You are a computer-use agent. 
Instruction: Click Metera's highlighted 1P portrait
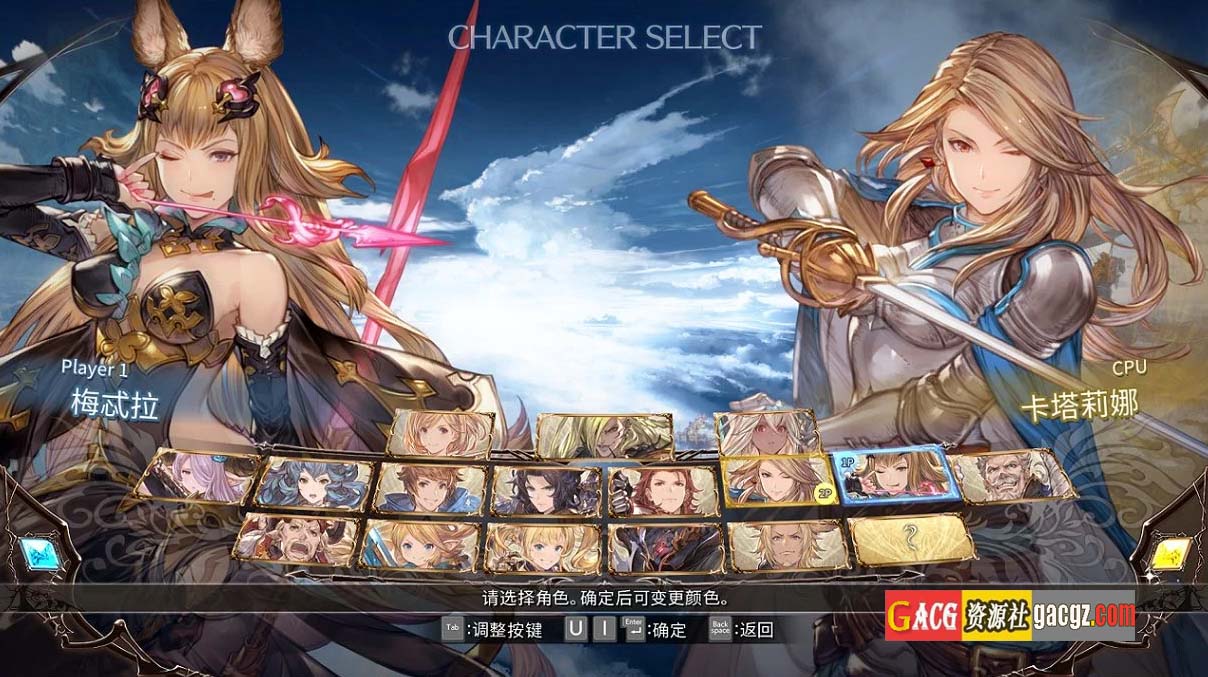click(x=892, y=473)
